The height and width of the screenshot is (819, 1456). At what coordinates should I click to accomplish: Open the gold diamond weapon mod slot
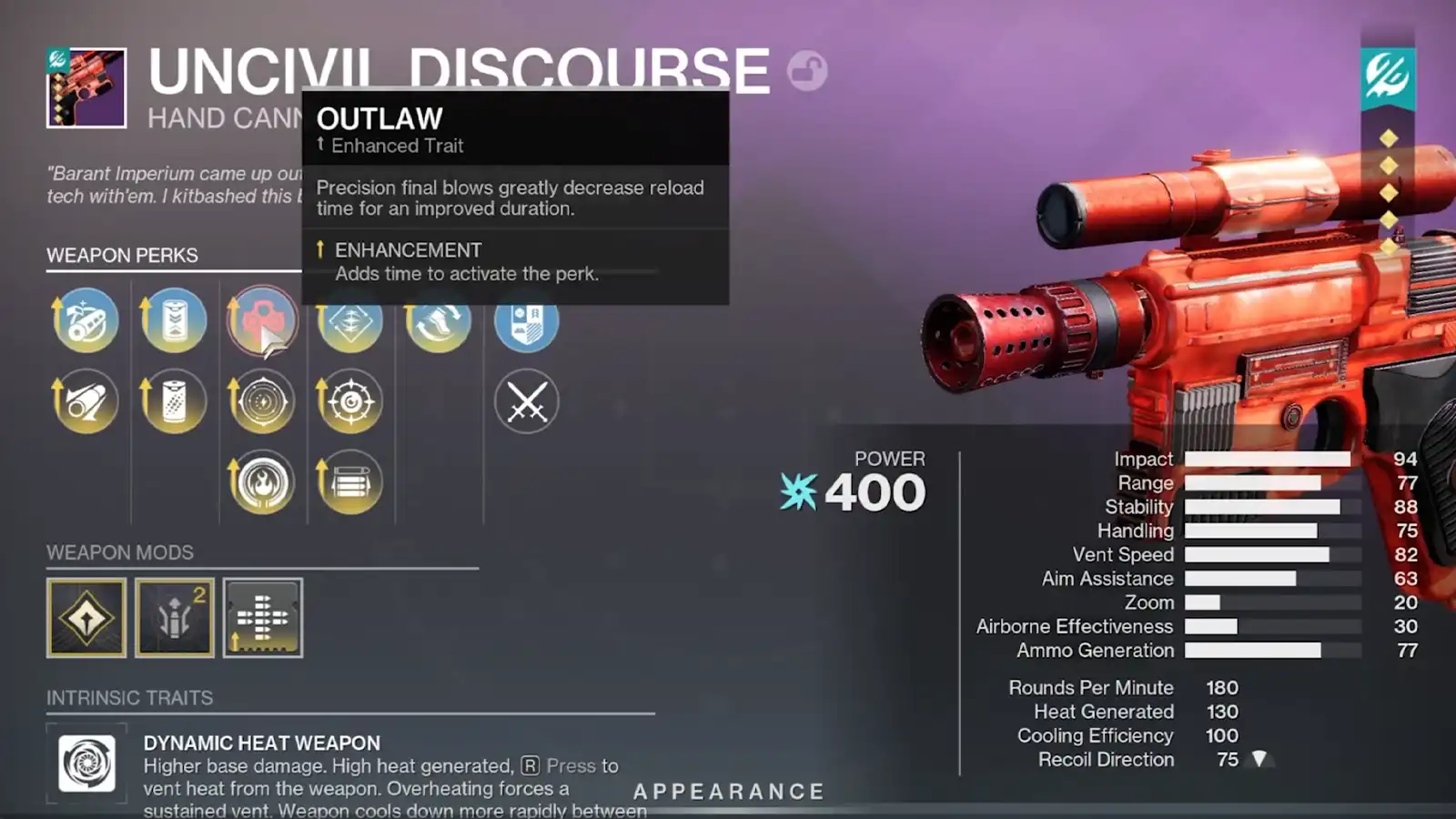coord(86,618)
